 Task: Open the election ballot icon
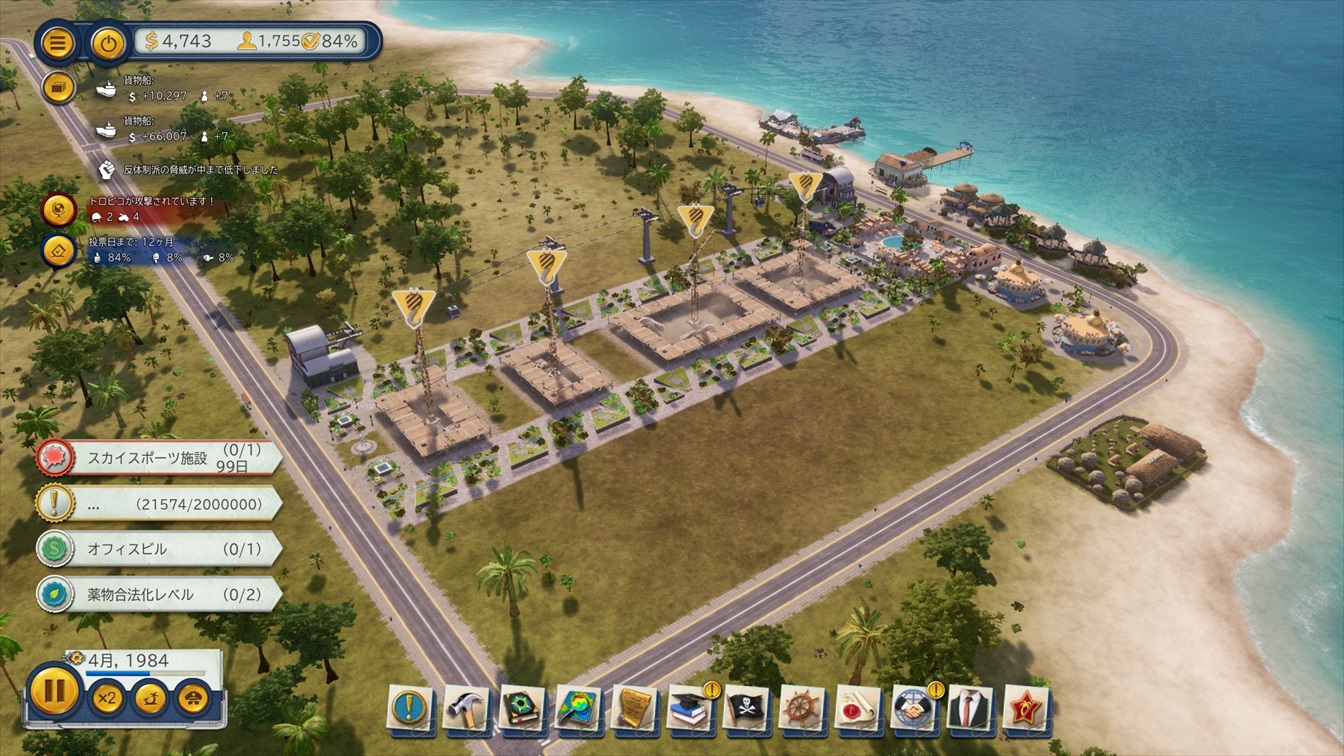[x=59, y=250]
